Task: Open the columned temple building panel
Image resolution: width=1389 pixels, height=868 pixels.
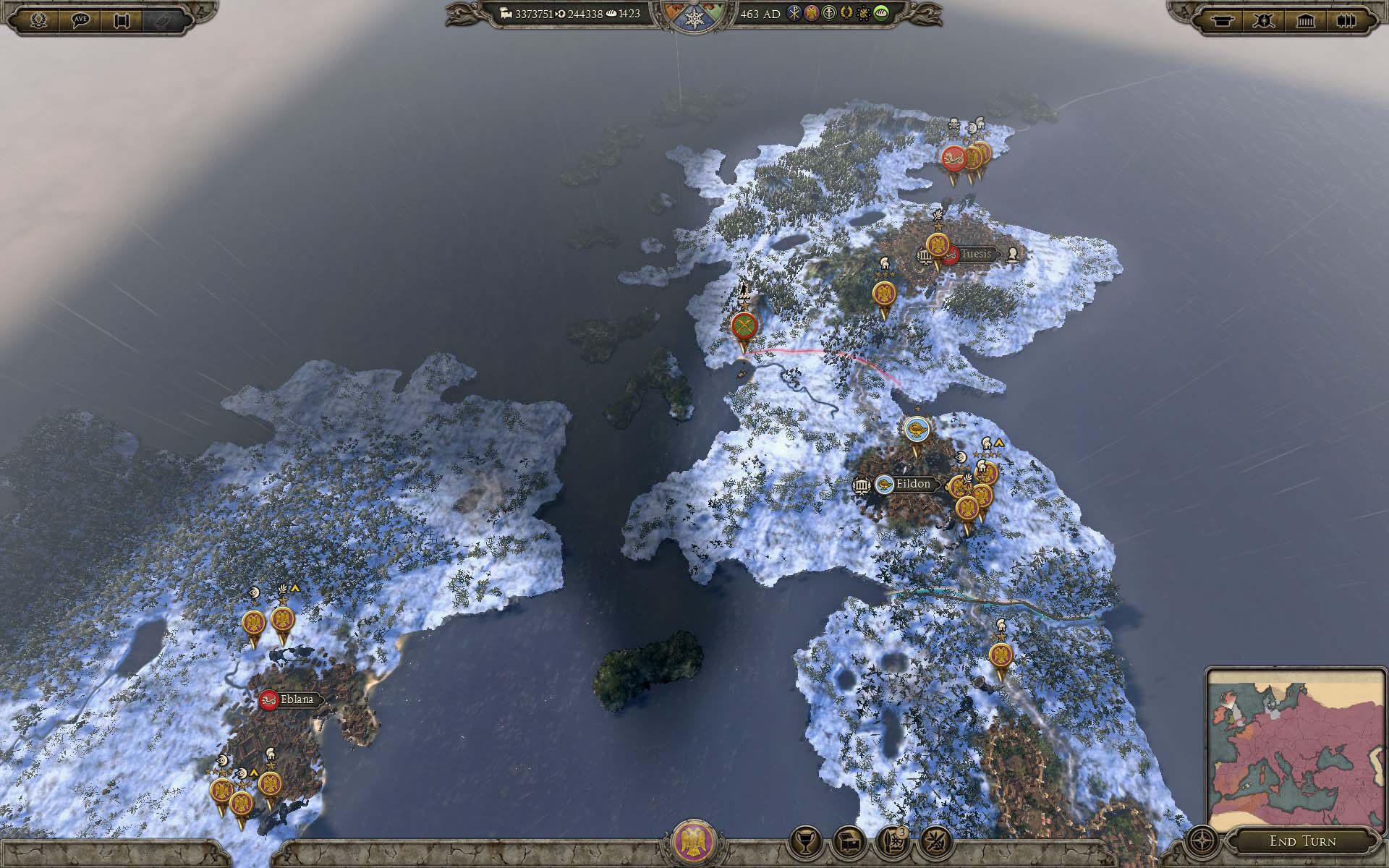Action: click(1305, 20)
